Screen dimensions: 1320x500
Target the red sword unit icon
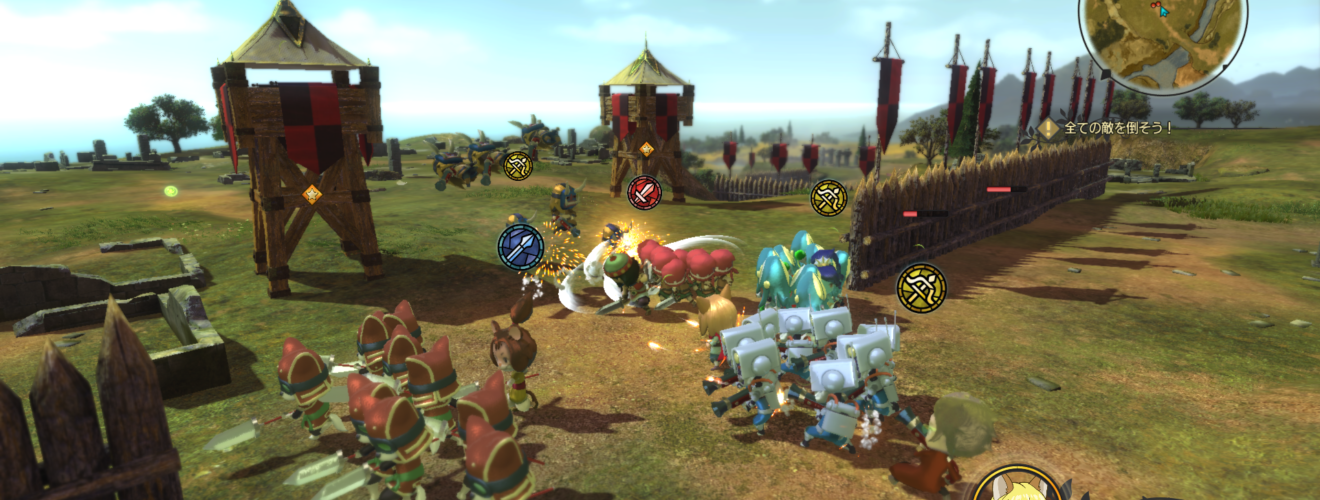[x=644, y=192]
